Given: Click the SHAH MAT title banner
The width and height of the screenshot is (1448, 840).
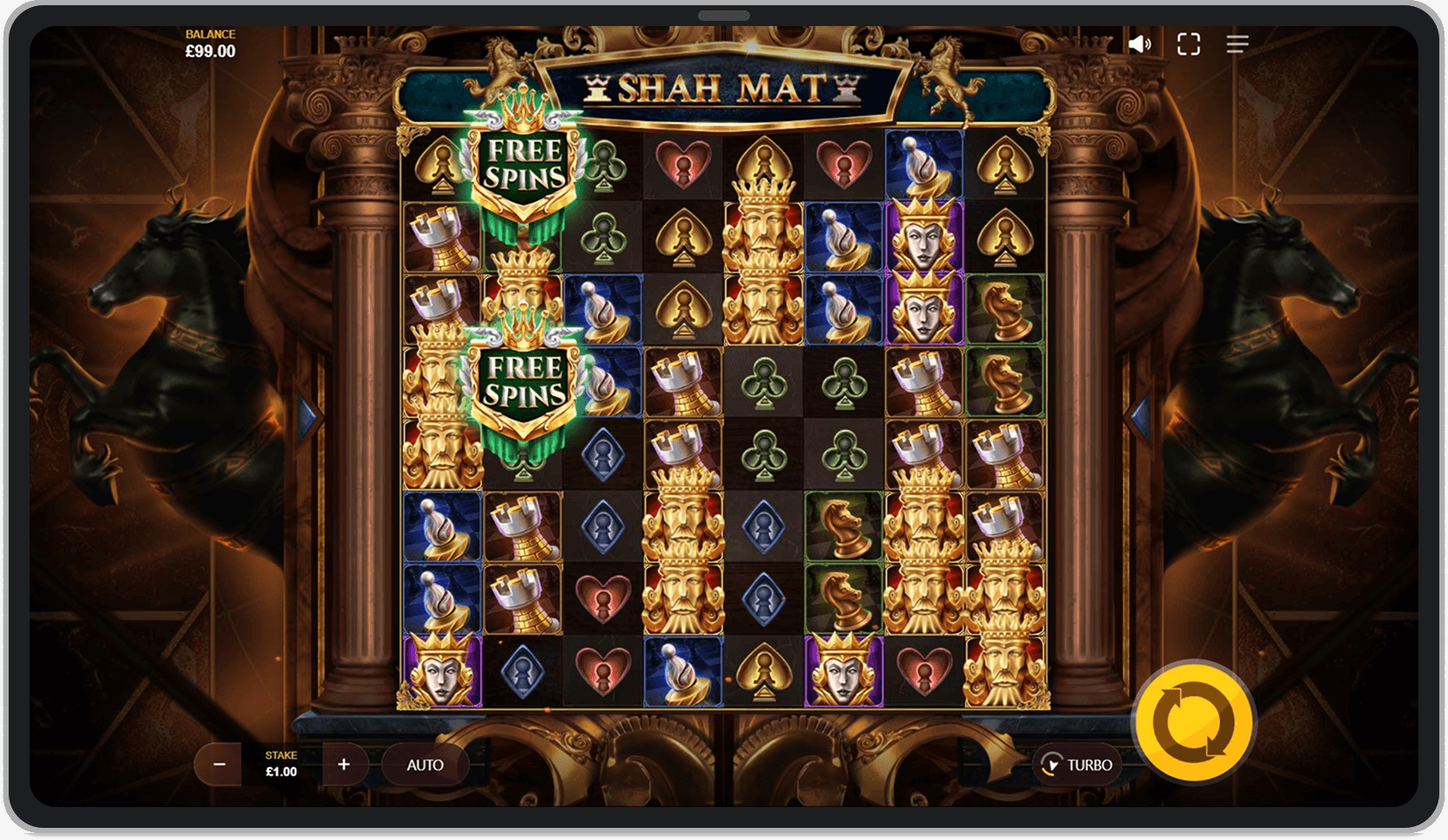Looking at the screenshot, I should click(724, 87).
